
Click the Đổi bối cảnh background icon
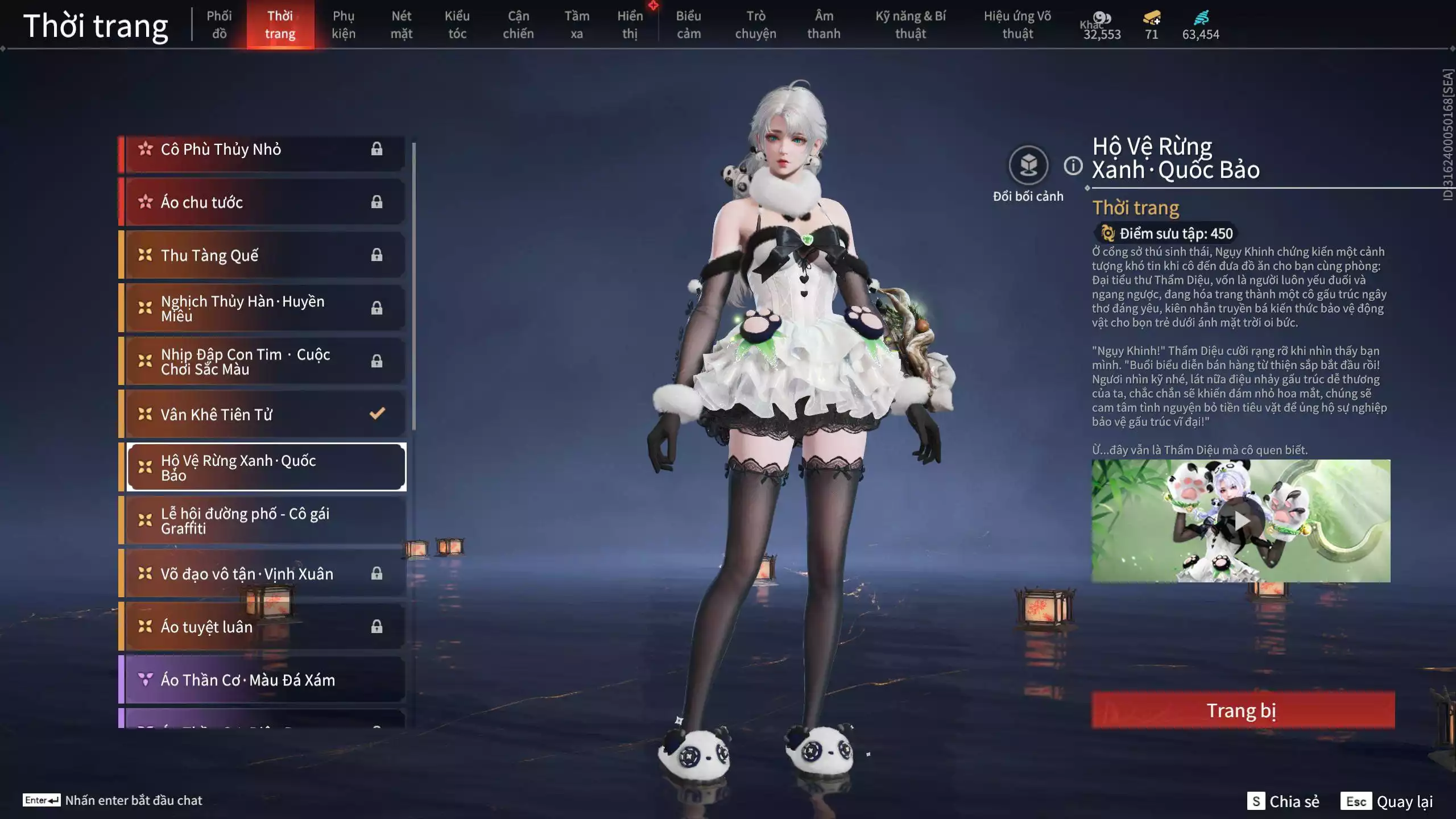click(1028, 166)
